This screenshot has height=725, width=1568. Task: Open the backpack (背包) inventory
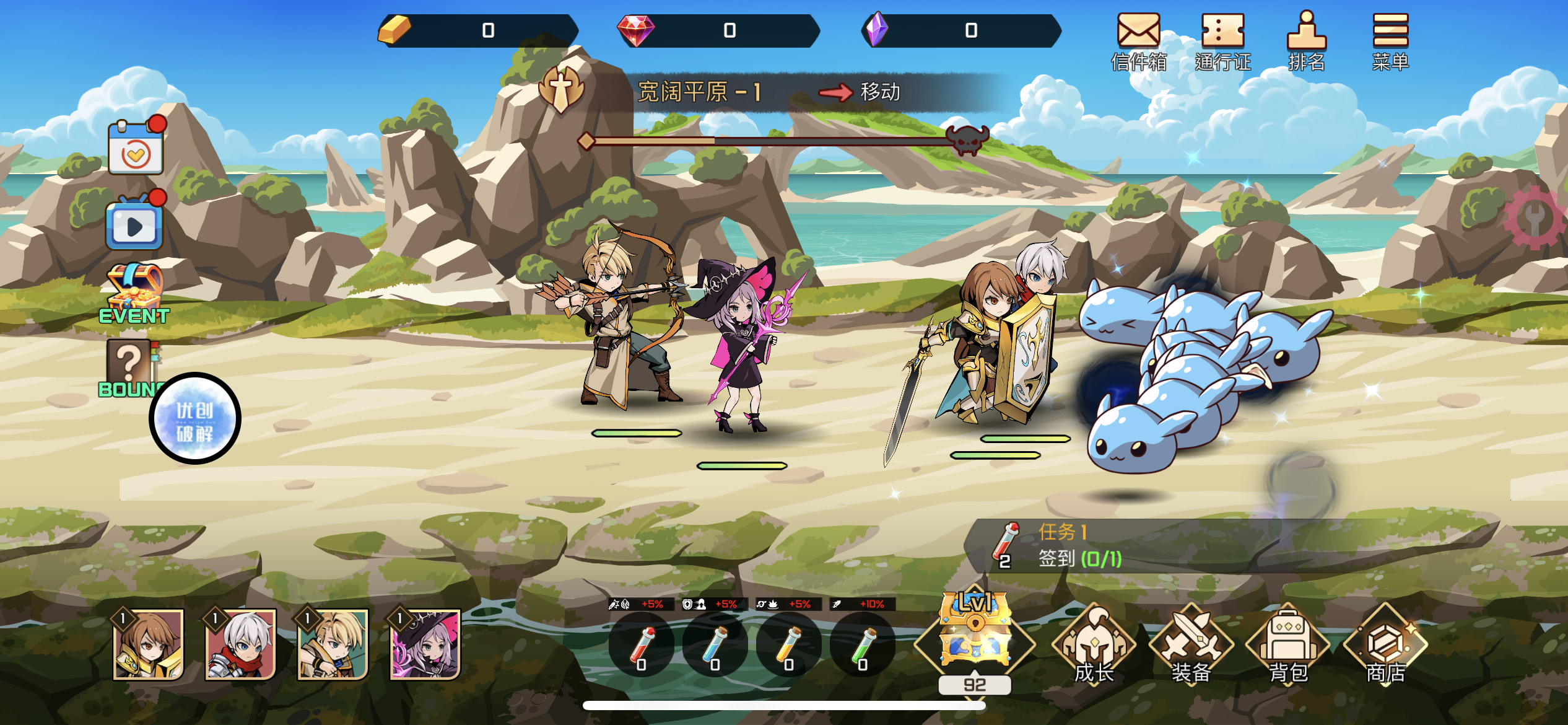1288,646
